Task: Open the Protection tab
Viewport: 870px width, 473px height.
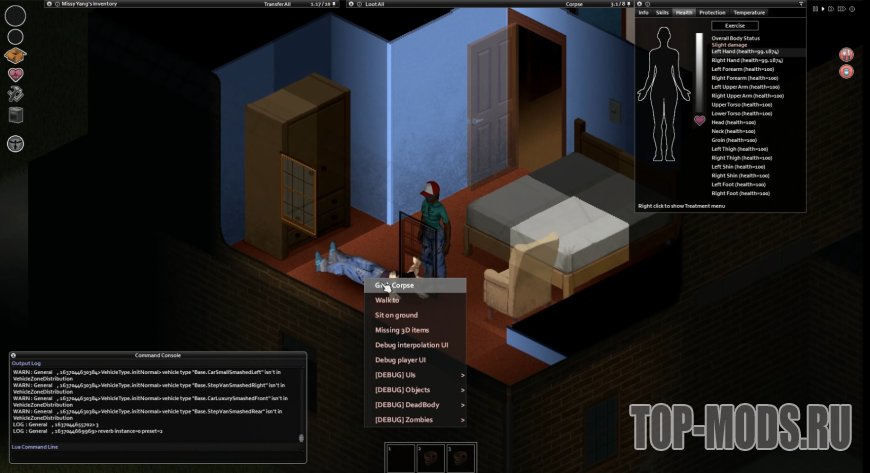Action: tap(712, 12)
